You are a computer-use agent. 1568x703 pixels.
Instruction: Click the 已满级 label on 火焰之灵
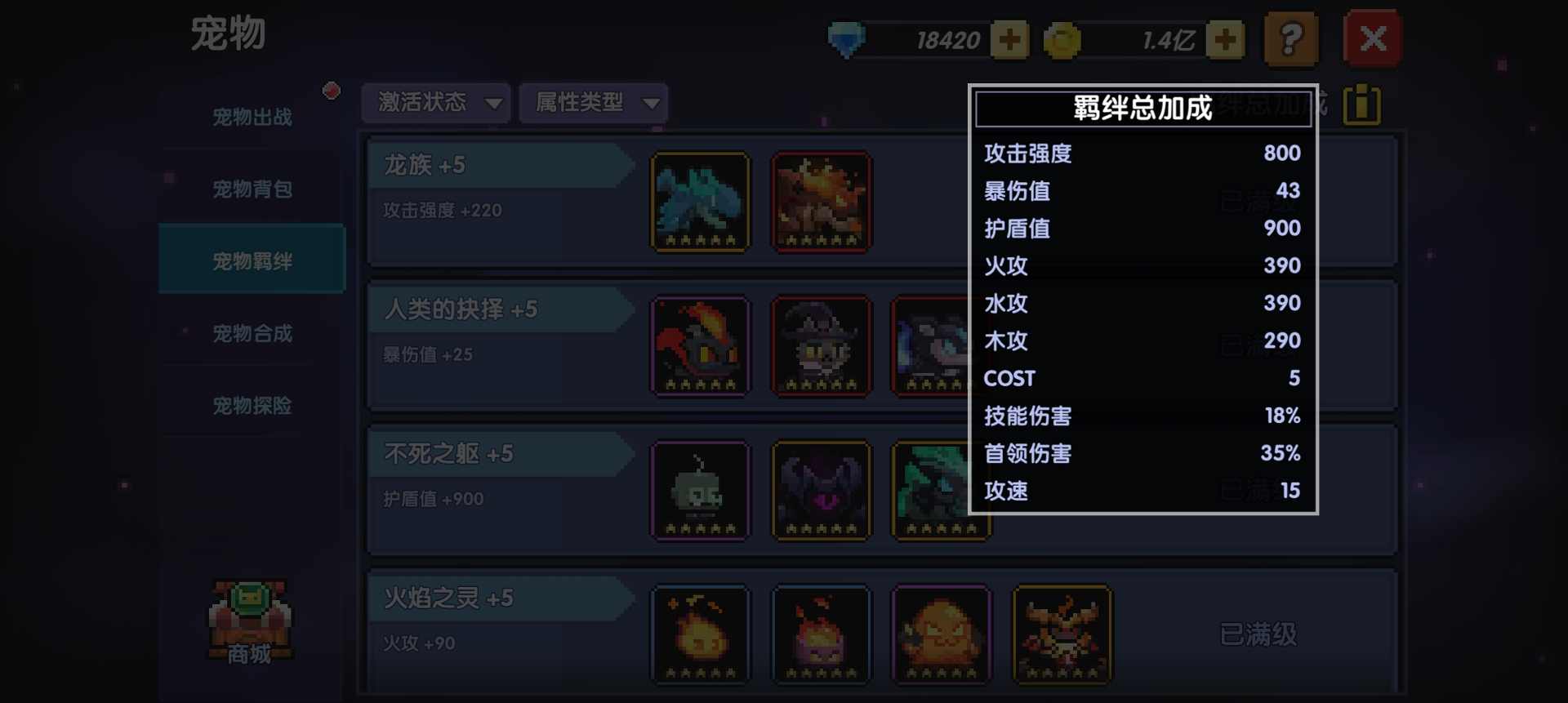[x=1258, y=636]
